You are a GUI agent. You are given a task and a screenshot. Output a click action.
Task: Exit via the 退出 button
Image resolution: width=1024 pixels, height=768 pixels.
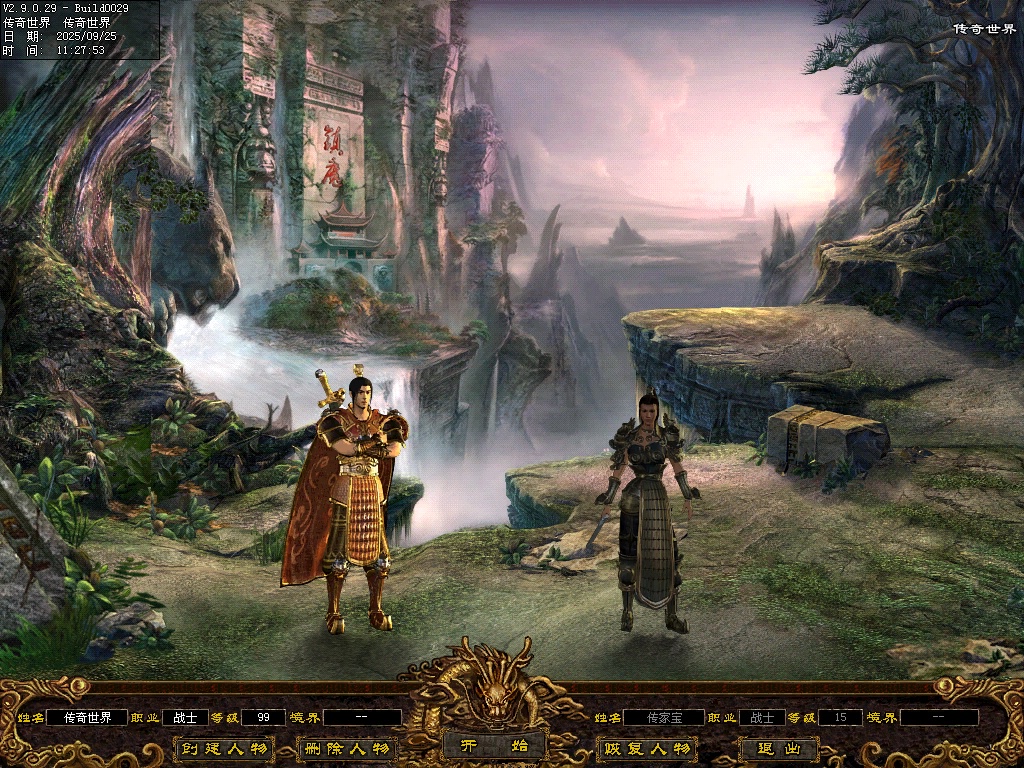click(779, 748)
